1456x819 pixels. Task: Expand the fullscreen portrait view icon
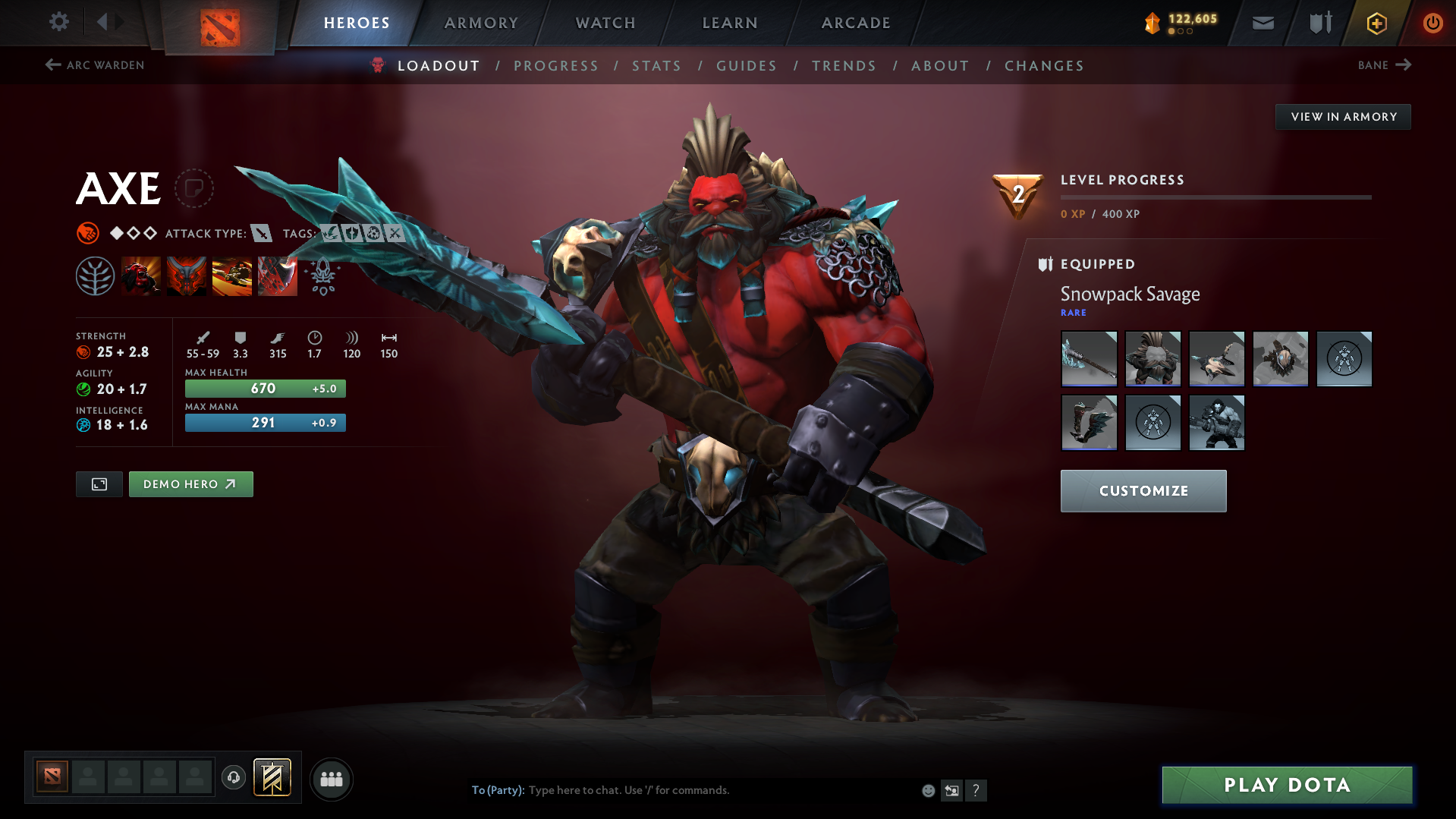98,484
